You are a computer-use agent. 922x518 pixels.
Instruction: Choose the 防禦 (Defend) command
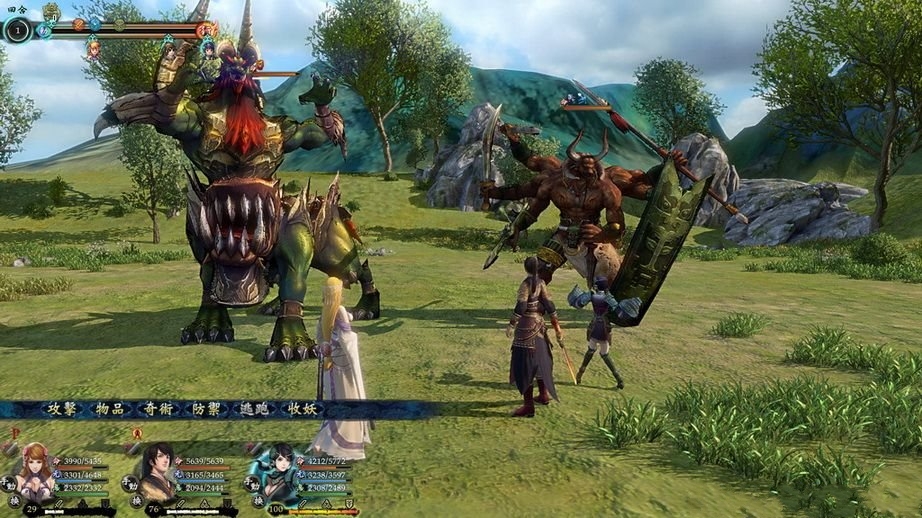coord(206,409)
